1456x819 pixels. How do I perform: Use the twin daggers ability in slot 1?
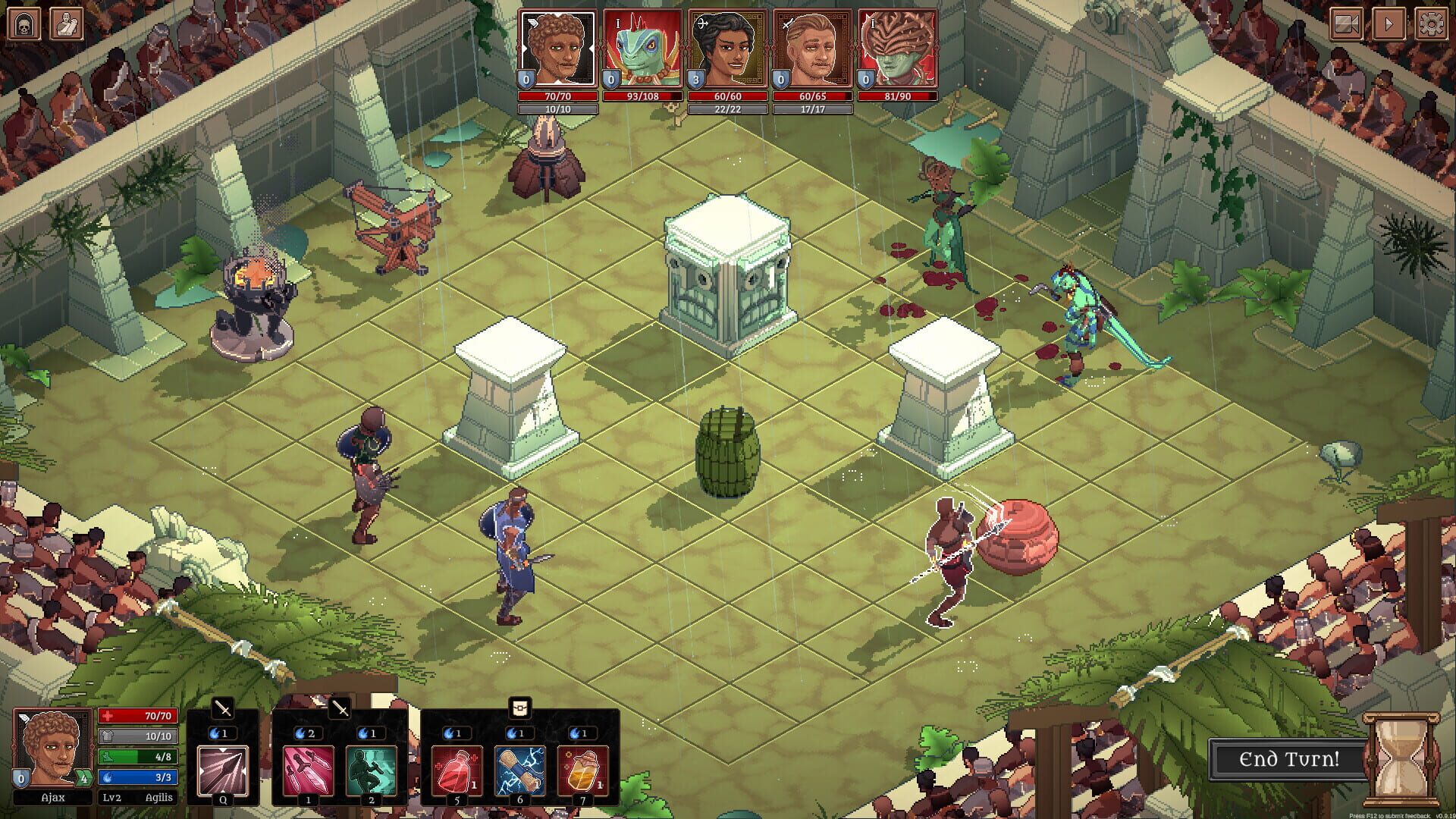308,768
